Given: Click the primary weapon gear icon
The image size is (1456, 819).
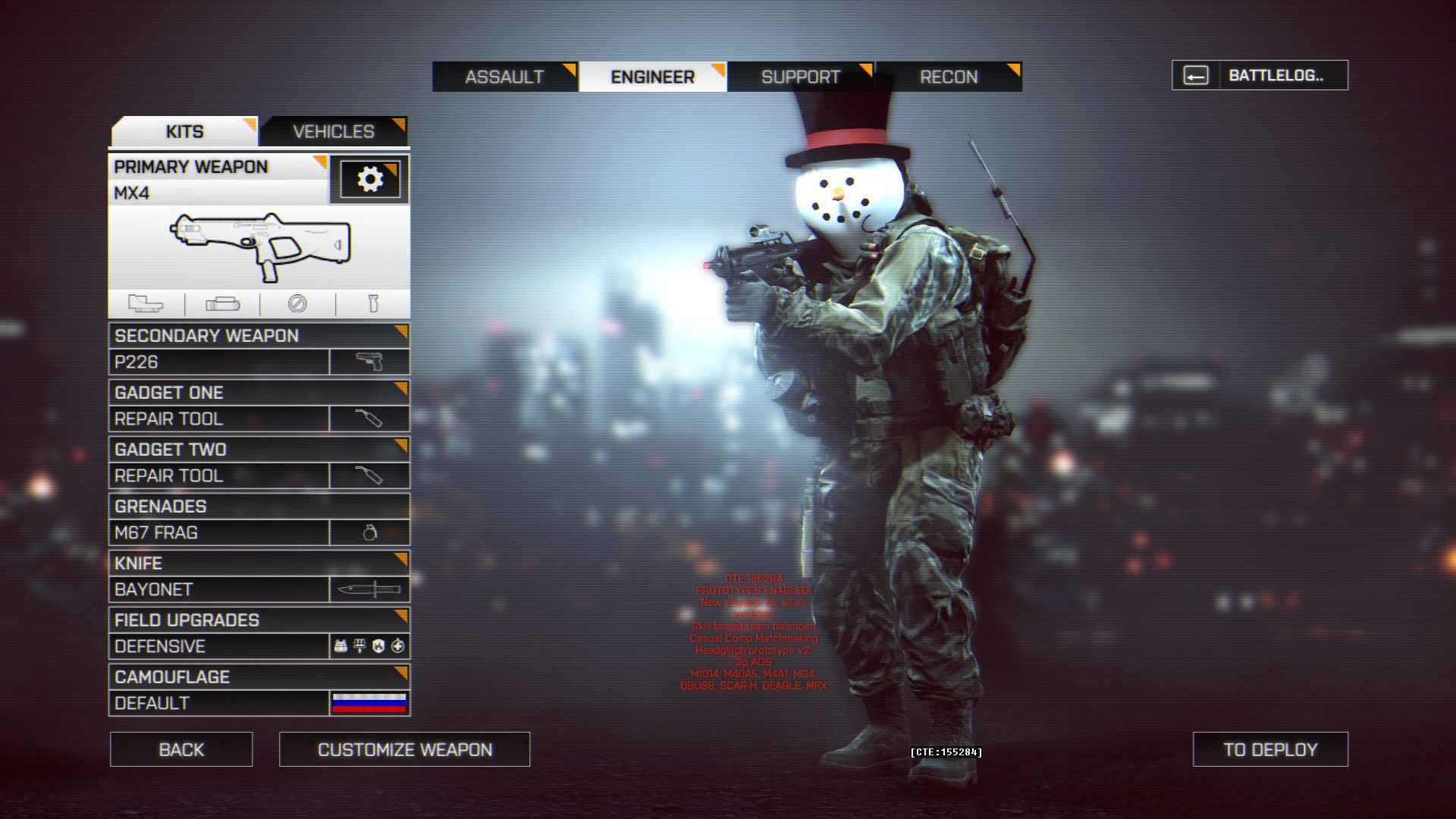Looking at the screenshot, I should coord(369,180).
